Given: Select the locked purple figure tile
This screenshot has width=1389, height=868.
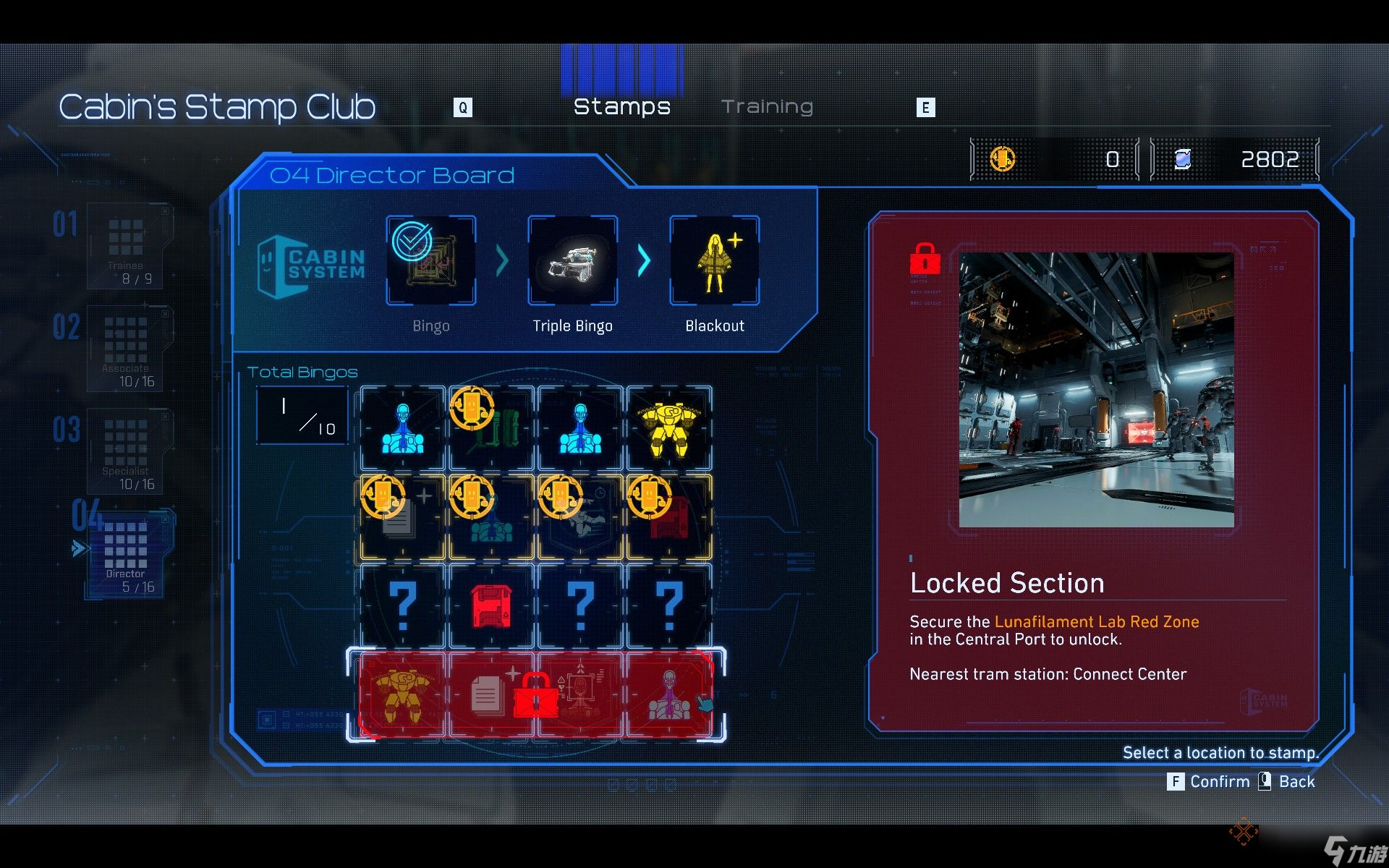Looking at the screenshot, I should coord(669,696).
